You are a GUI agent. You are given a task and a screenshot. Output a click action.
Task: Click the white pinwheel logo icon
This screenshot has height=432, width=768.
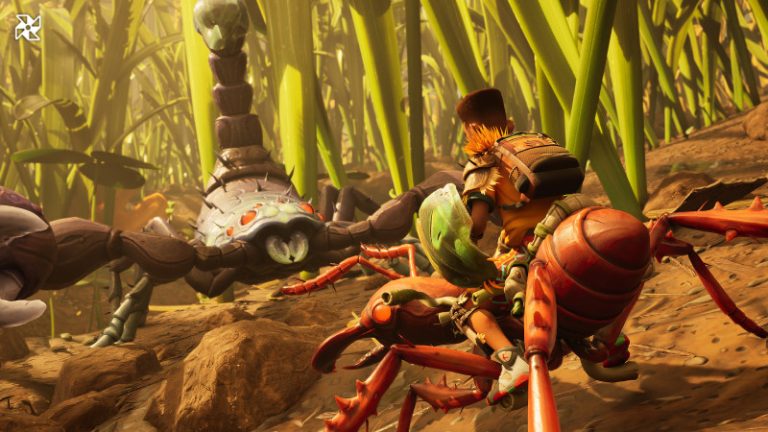[x=28, y=27]
